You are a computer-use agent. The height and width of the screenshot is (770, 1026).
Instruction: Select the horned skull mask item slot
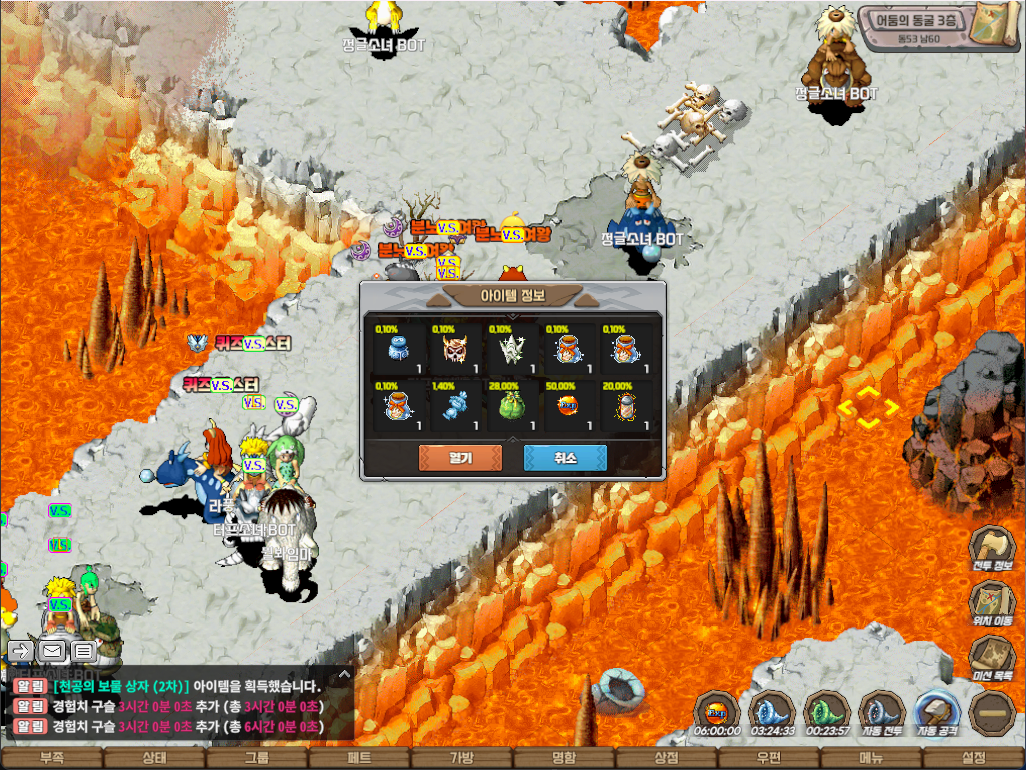point(455,348)
